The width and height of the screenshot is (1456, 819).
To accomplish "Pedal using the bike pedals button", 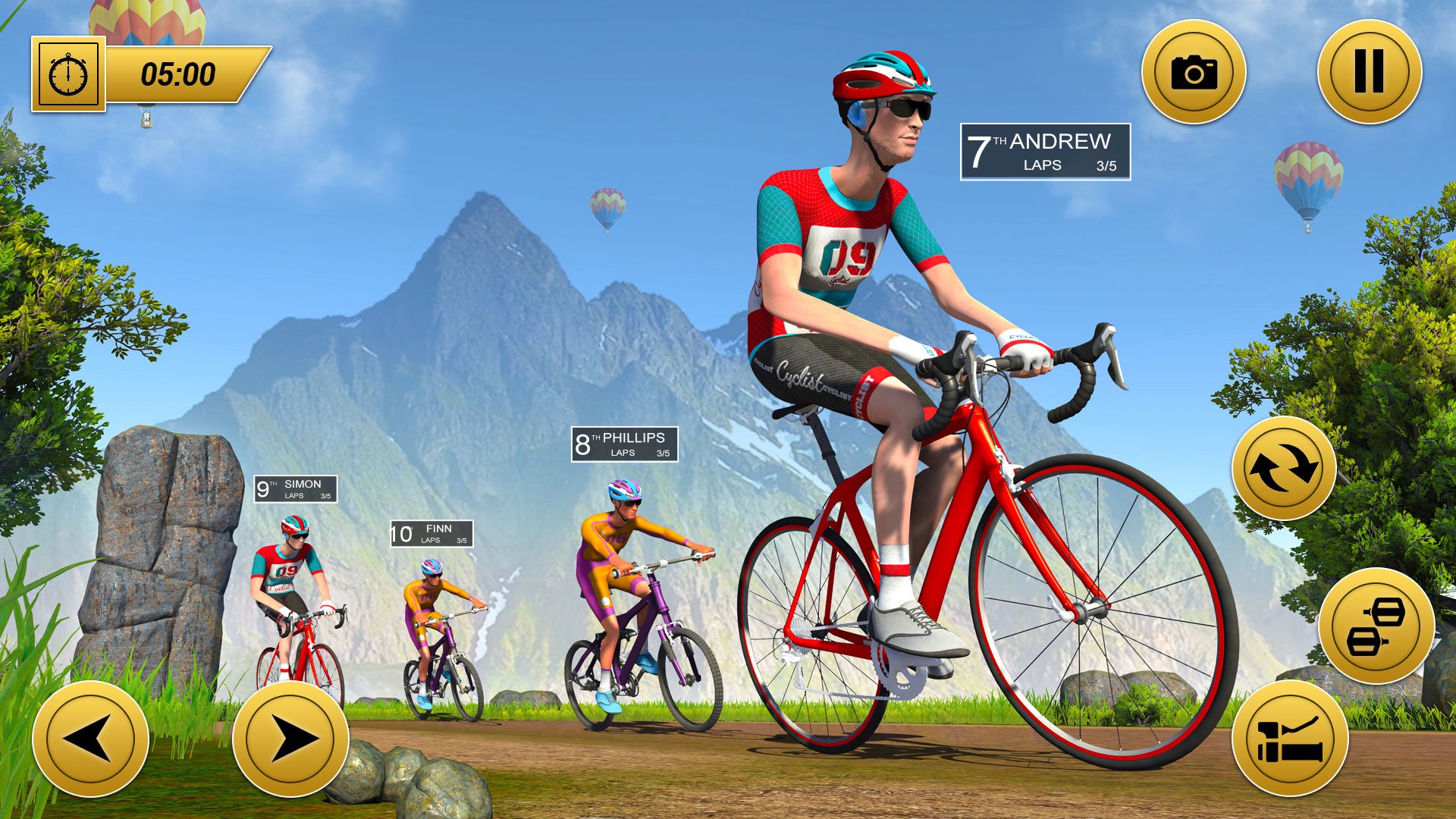I will click(x=1376, y=626).
